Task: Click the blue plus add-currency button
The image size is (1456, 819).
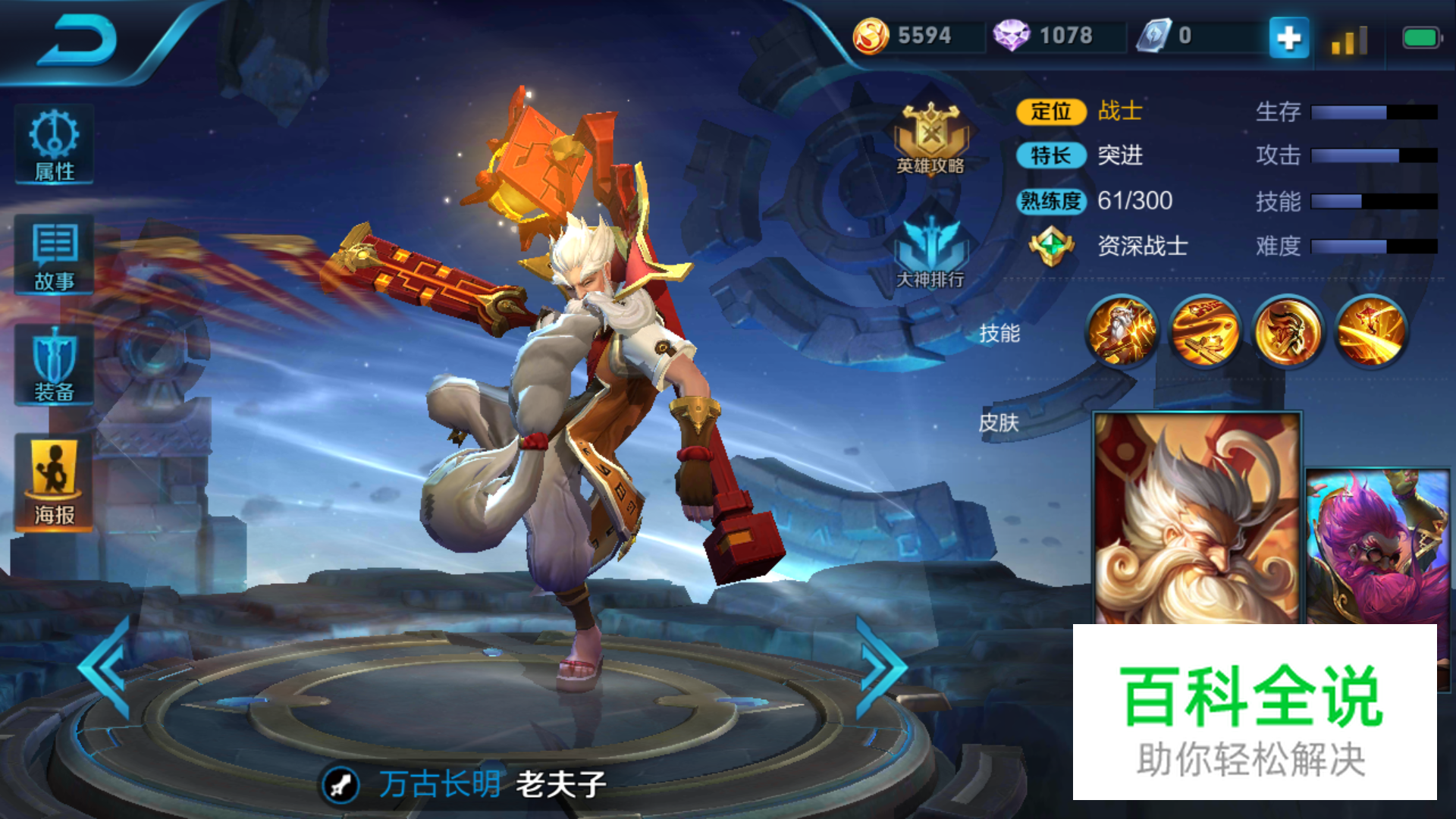Action: pyautogui.click(x=1288, y=37)
